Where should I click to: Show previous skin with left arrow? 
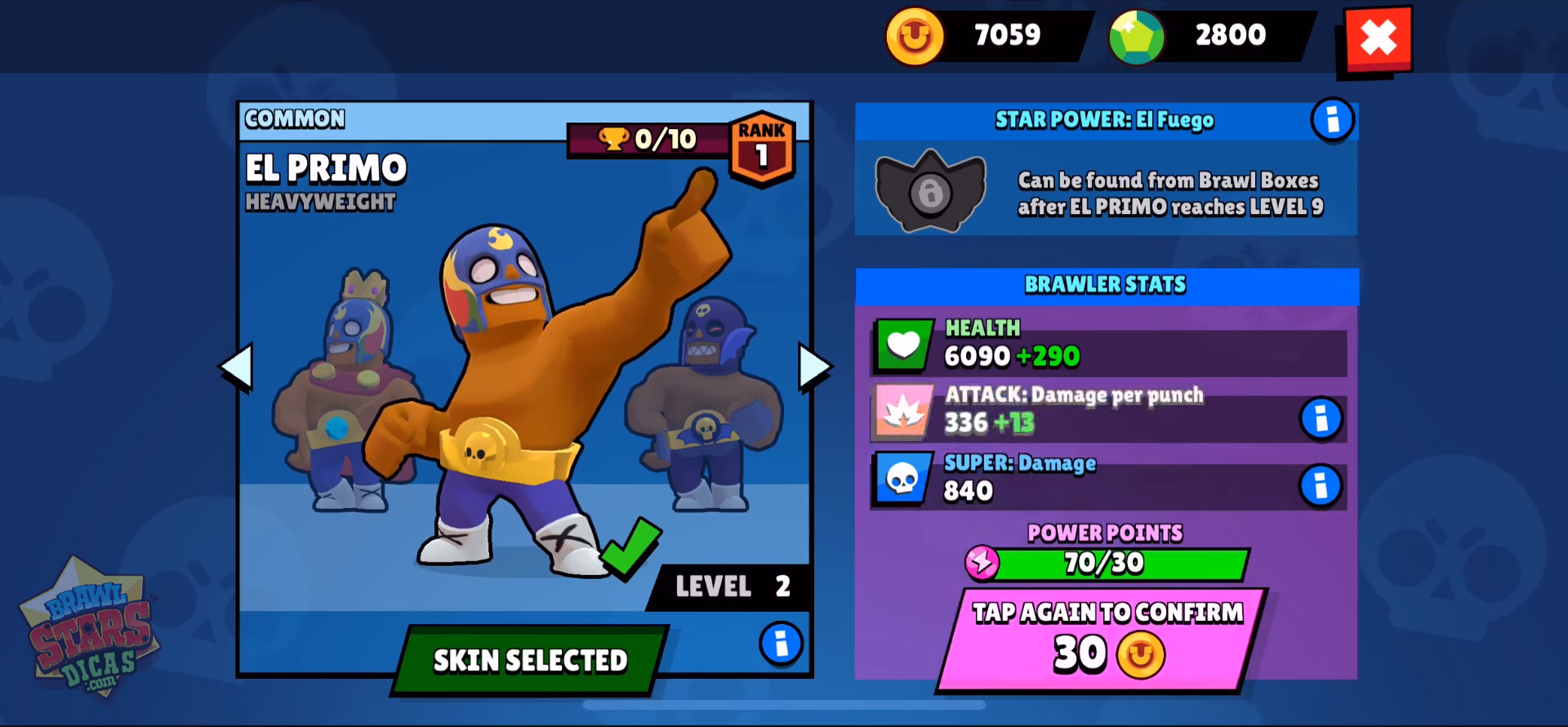(x=237, y=367)
